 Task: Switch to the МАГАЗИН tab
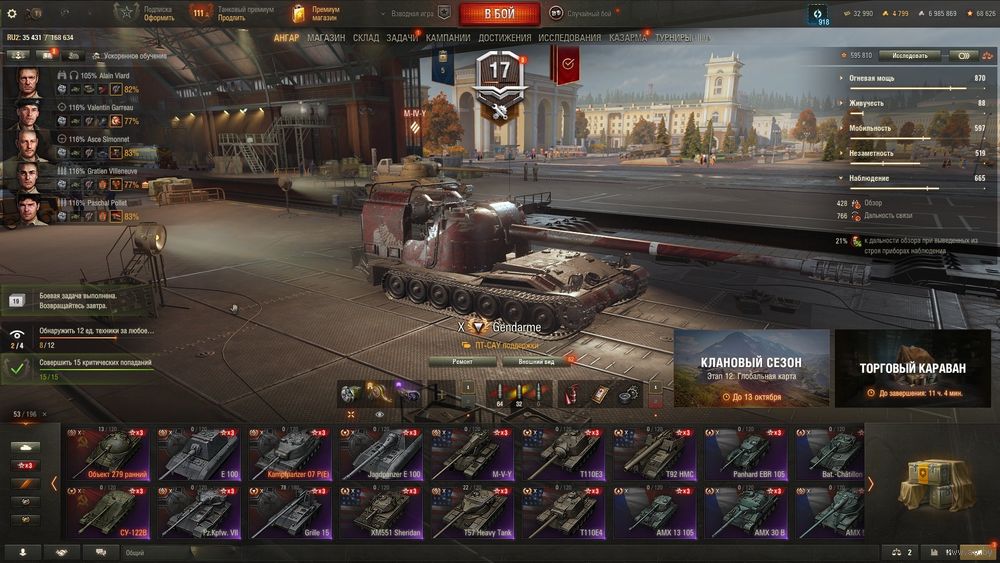(326, 38)
